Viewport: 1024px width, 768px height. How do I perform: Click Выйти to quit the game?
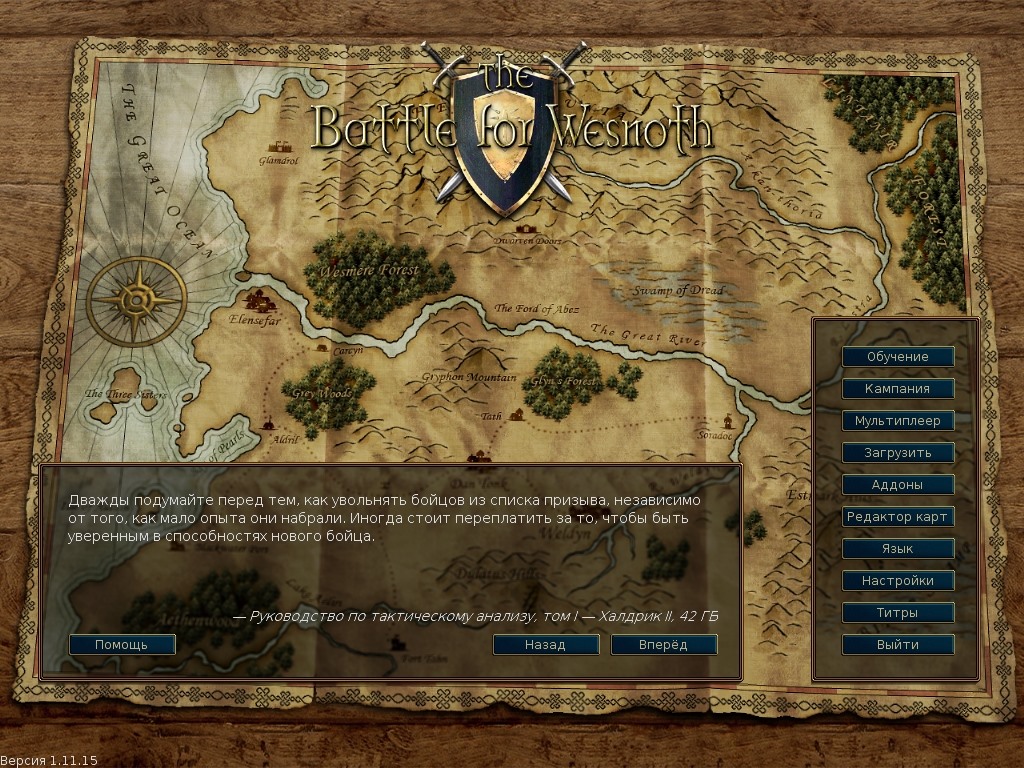point(897,645)
